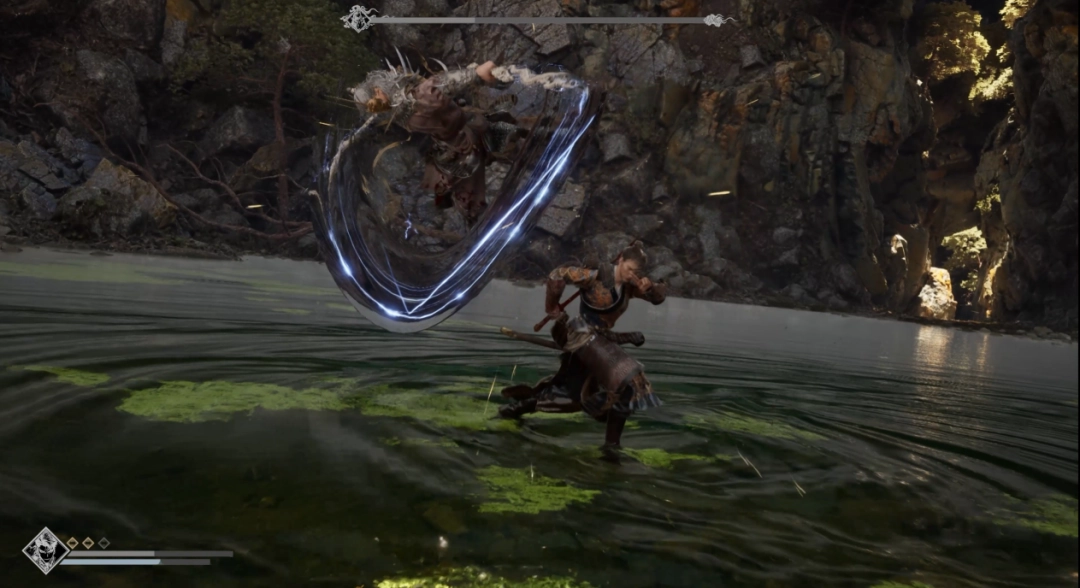This screenshot has height=588, width=1080.
Task: Click the diamond character portrait icon
Action: pyautogui.click(x=45, y=551)
